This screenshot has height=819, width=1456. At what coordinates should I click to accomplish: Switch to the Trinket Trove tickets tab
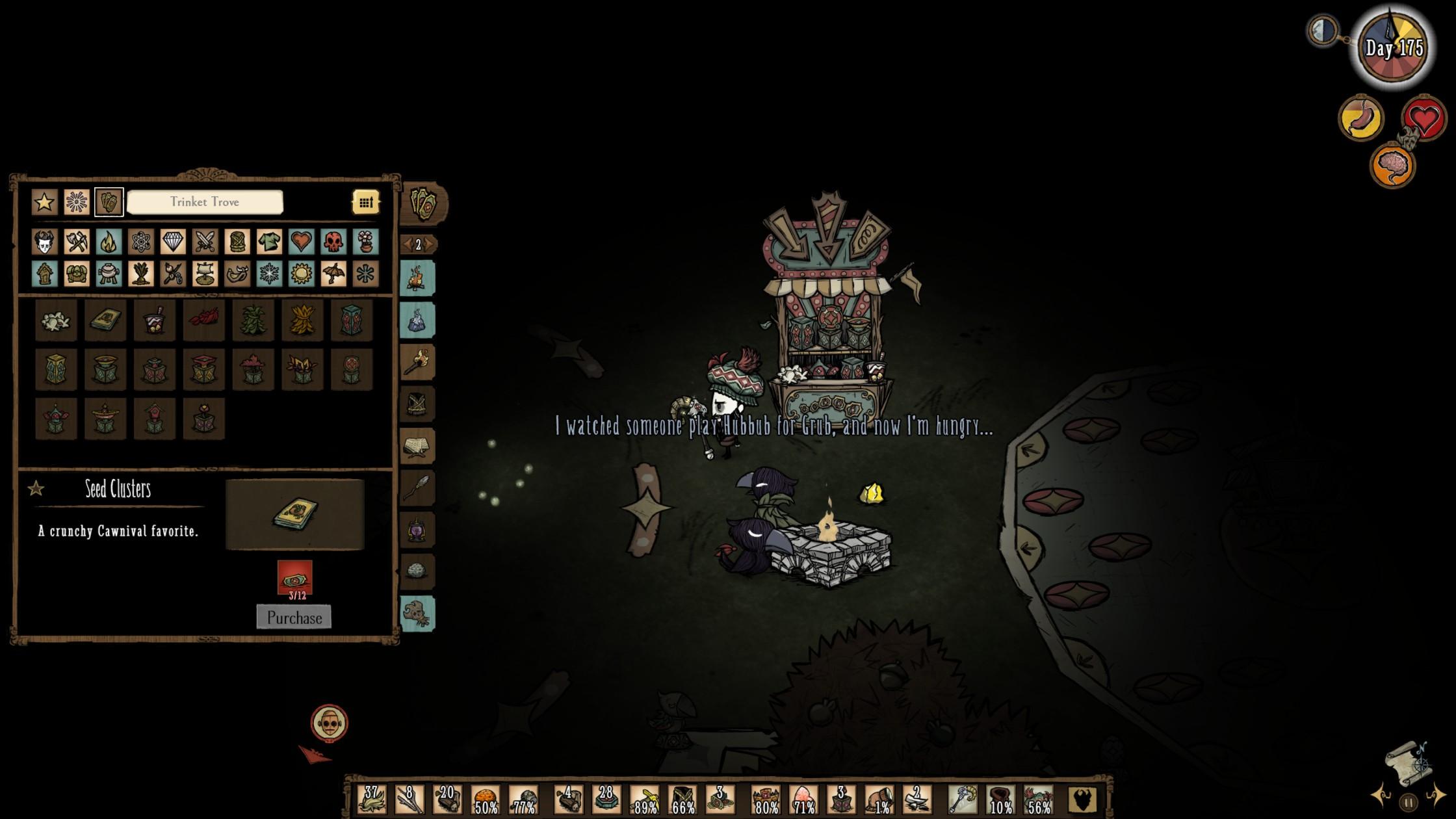click(109, 201)
